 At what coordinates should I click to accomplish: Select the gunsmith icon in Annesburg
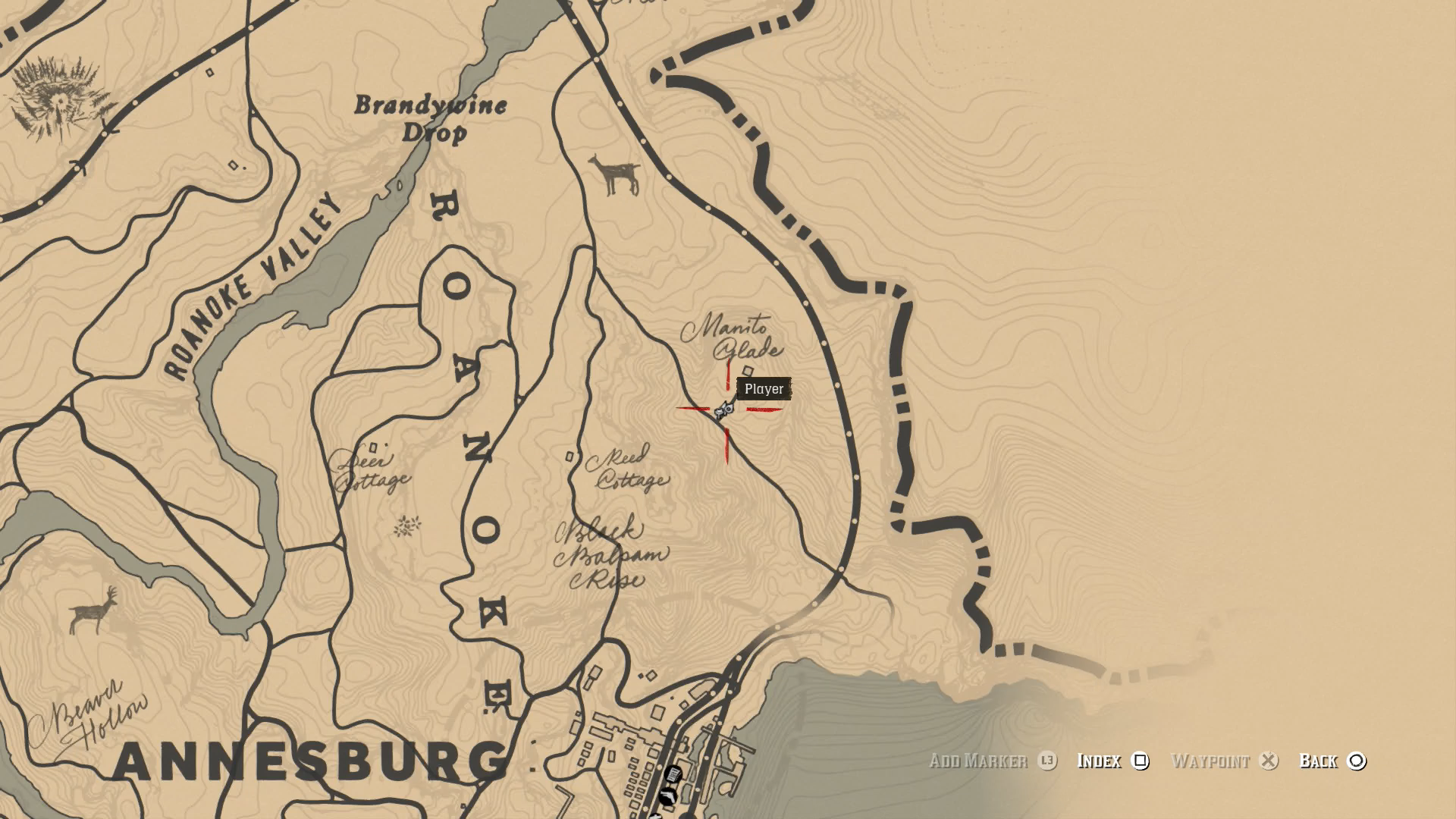point(667,795)
